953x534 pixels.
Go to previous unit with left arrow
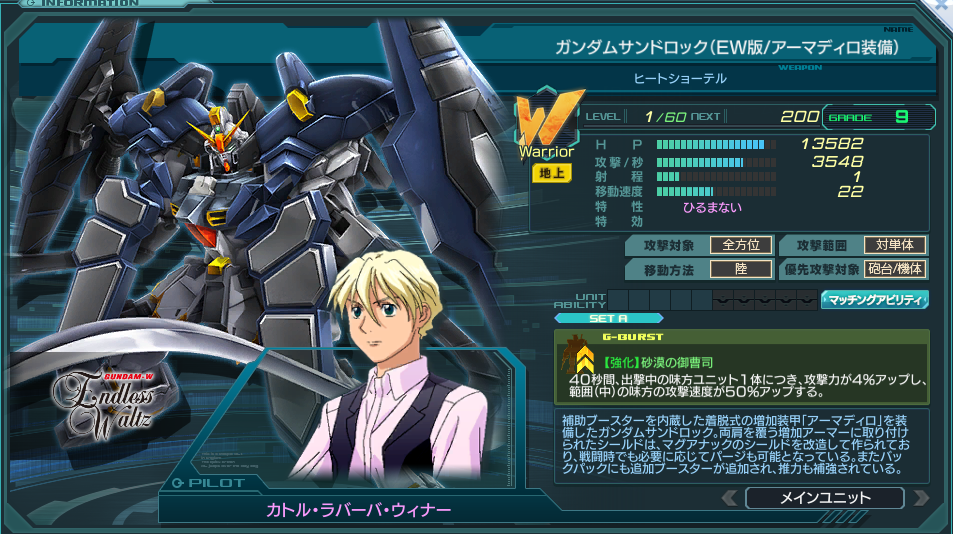[x=730, y=498]
